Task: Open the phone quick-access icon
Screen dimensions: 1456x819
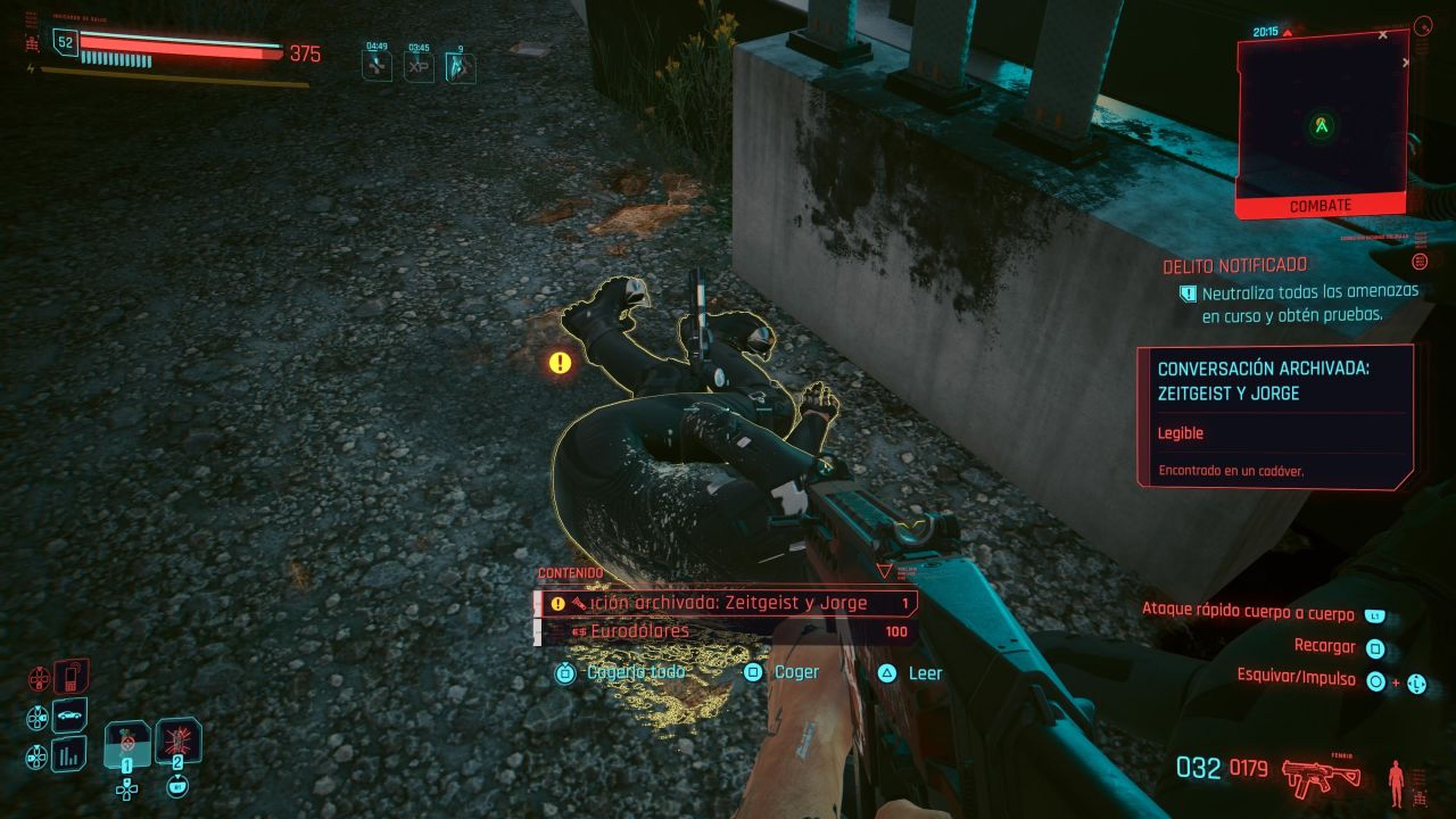Action: coord(71,676)
